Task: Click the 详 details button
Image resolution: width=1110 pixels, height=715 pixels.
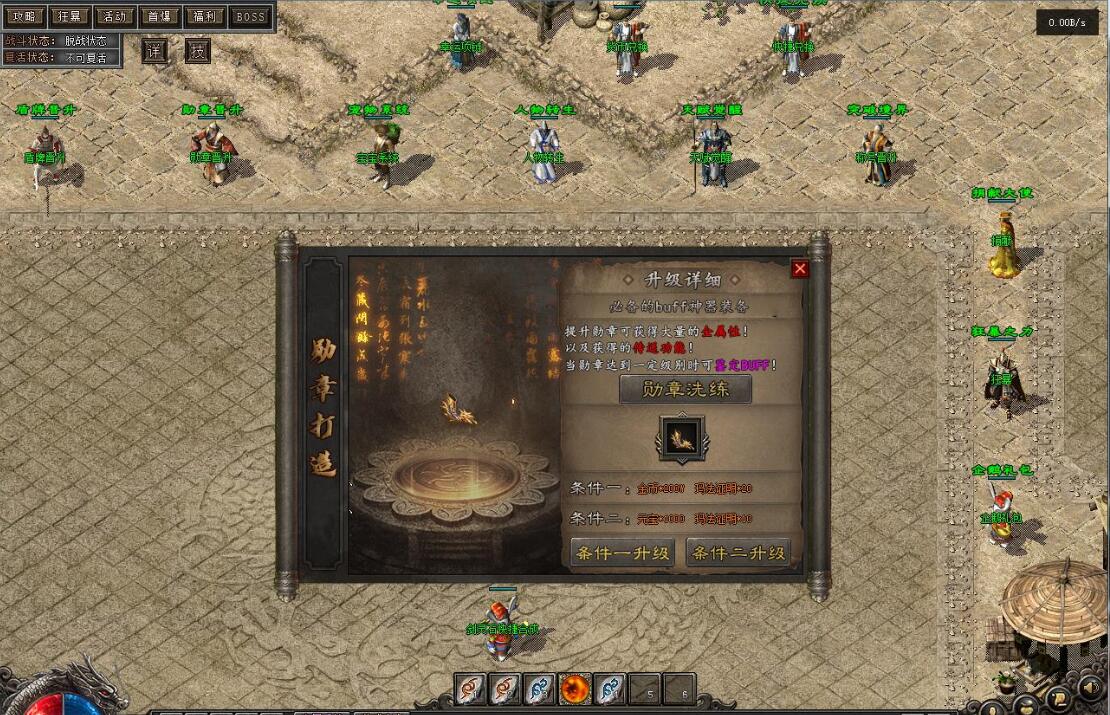Action: 154,51
